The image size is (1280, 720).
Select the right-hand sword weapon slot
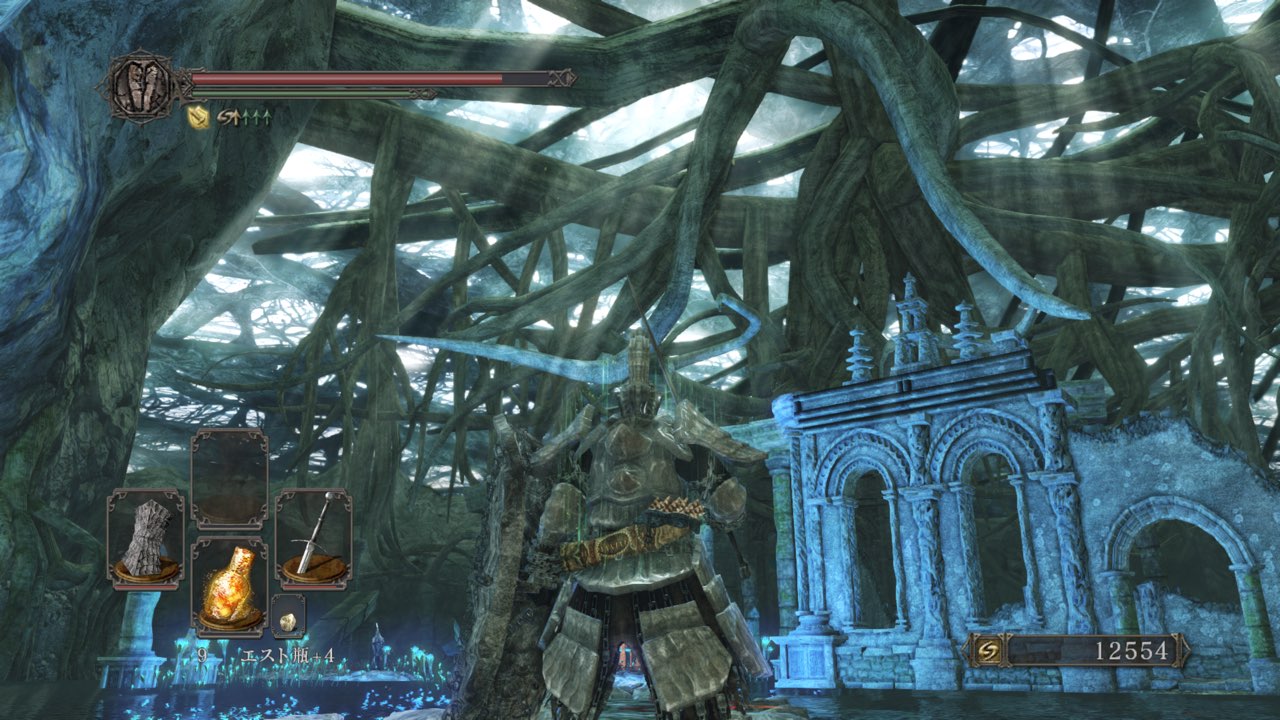tap(313, 538)
